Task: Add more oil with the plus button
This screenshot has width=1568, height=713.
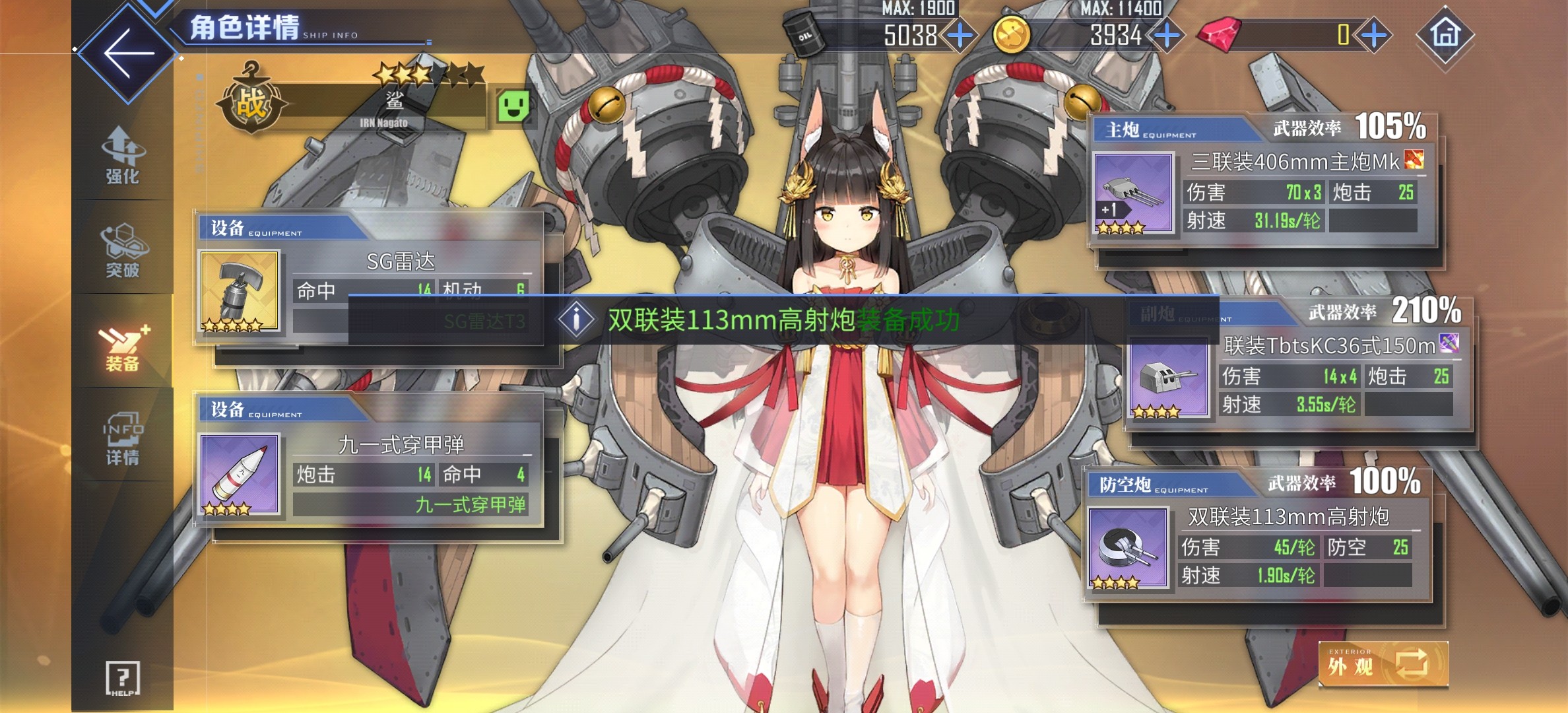Action: (x=960, y=35)
